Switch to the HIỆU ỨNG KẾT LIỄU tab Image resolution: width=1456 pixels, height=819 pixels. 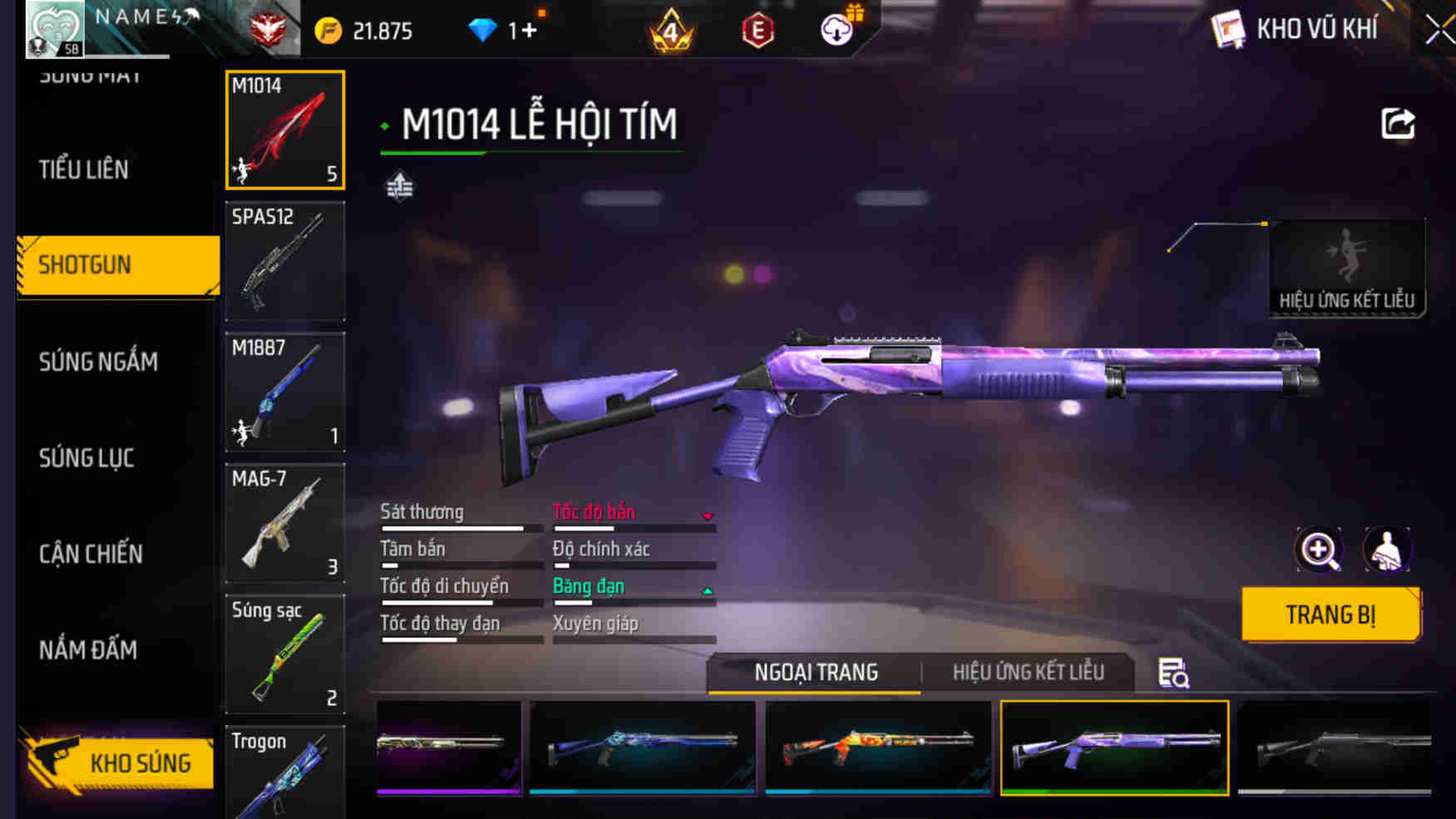(x=1028, y=672)
